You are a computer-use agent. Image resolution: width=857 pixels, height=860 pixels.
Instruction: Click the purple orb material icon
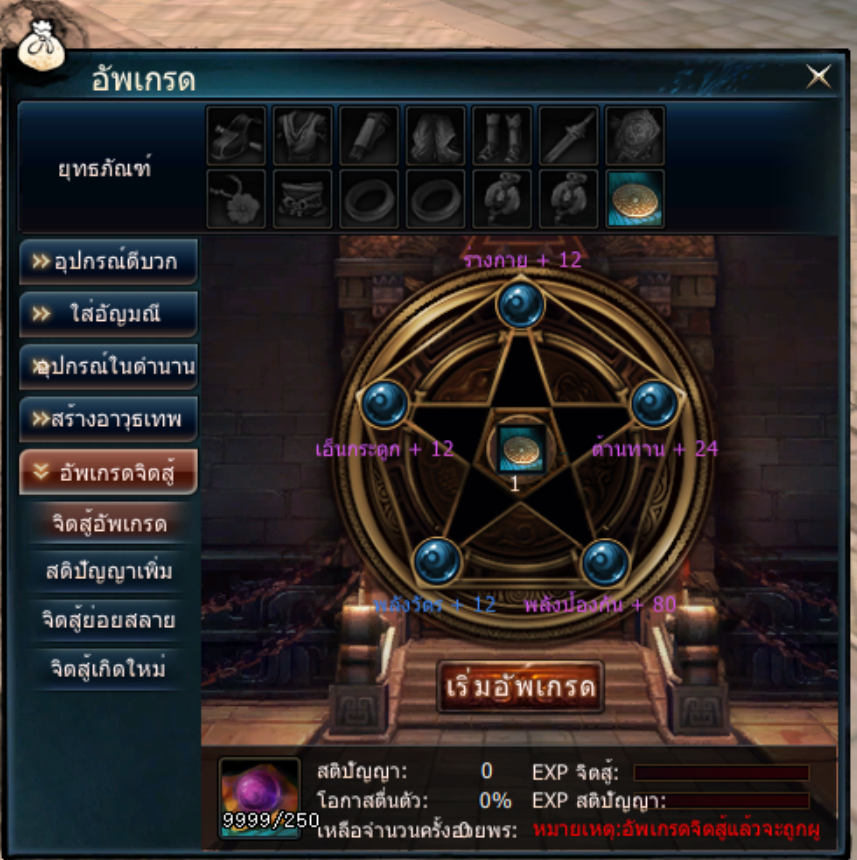259,794
